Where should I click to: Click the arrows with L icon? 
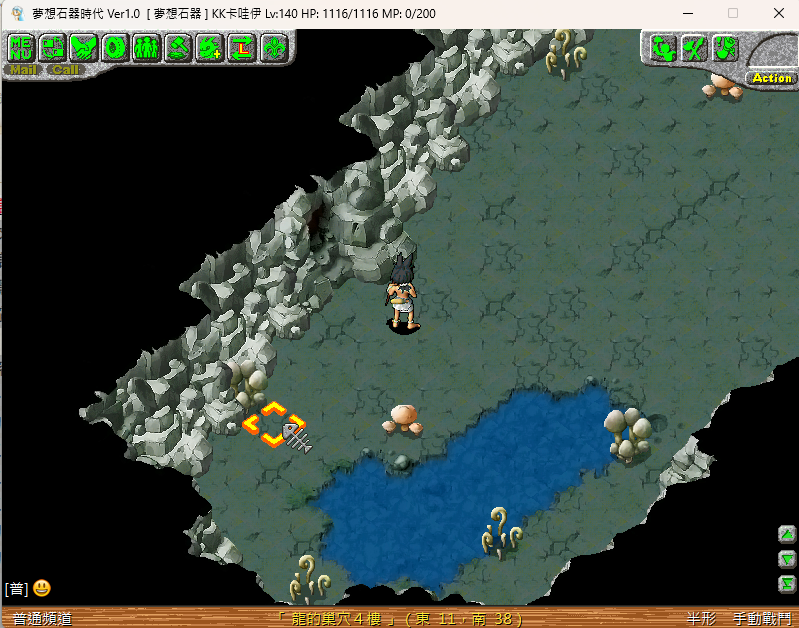[x=241, y=47]
